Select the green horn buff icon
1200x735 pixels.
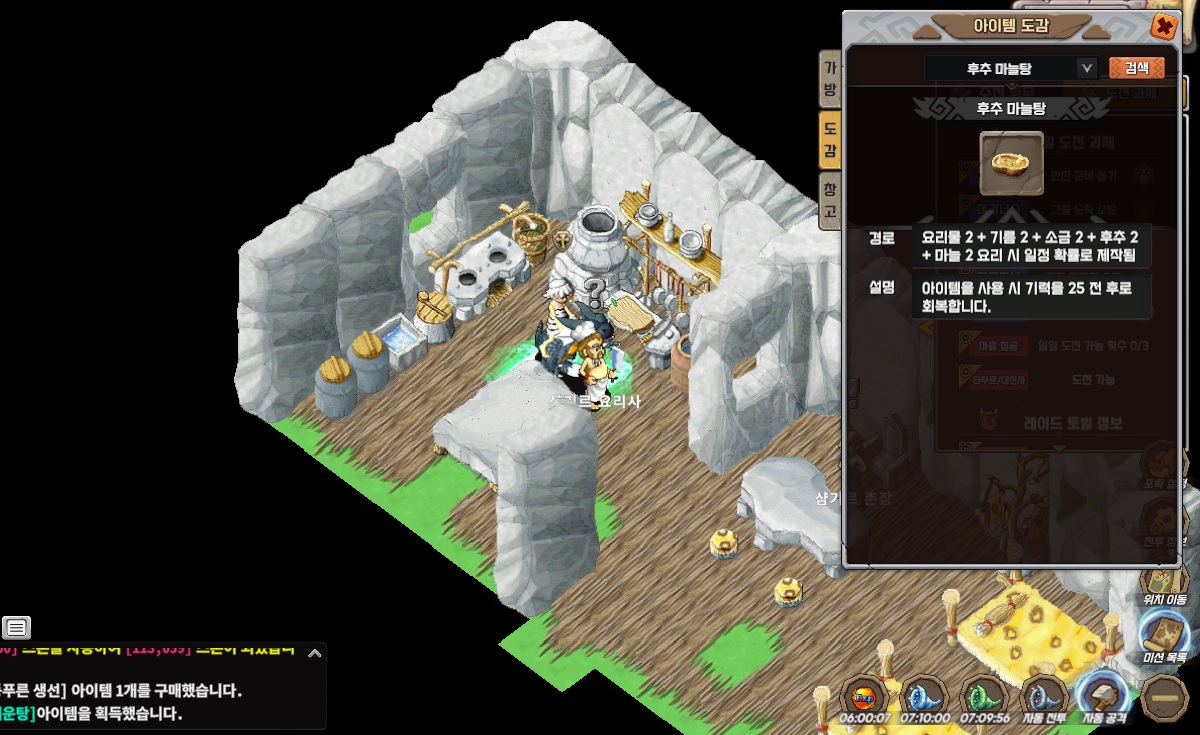point(984,695)
